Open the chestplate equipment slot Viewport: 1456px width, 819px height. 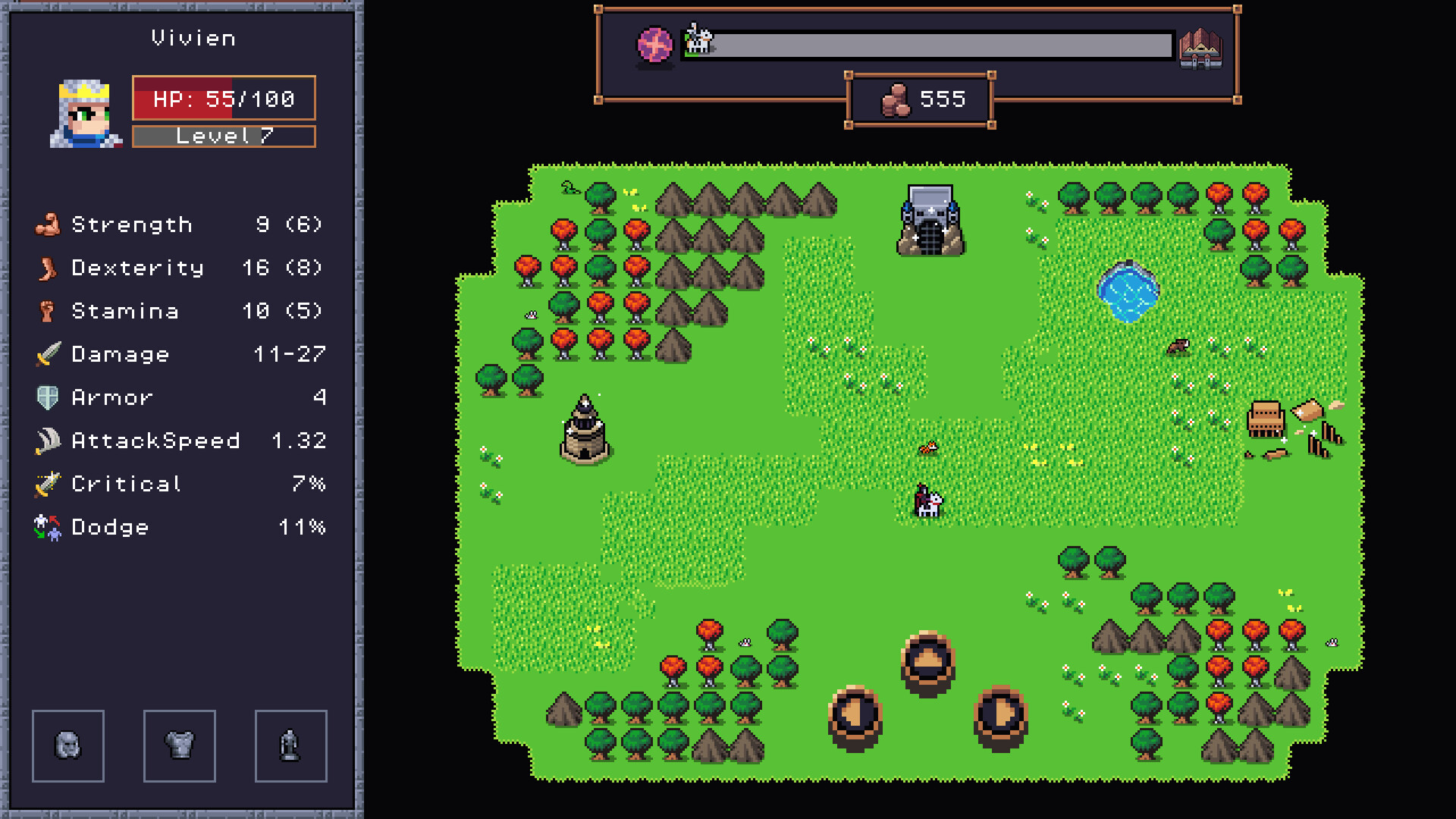180,746
